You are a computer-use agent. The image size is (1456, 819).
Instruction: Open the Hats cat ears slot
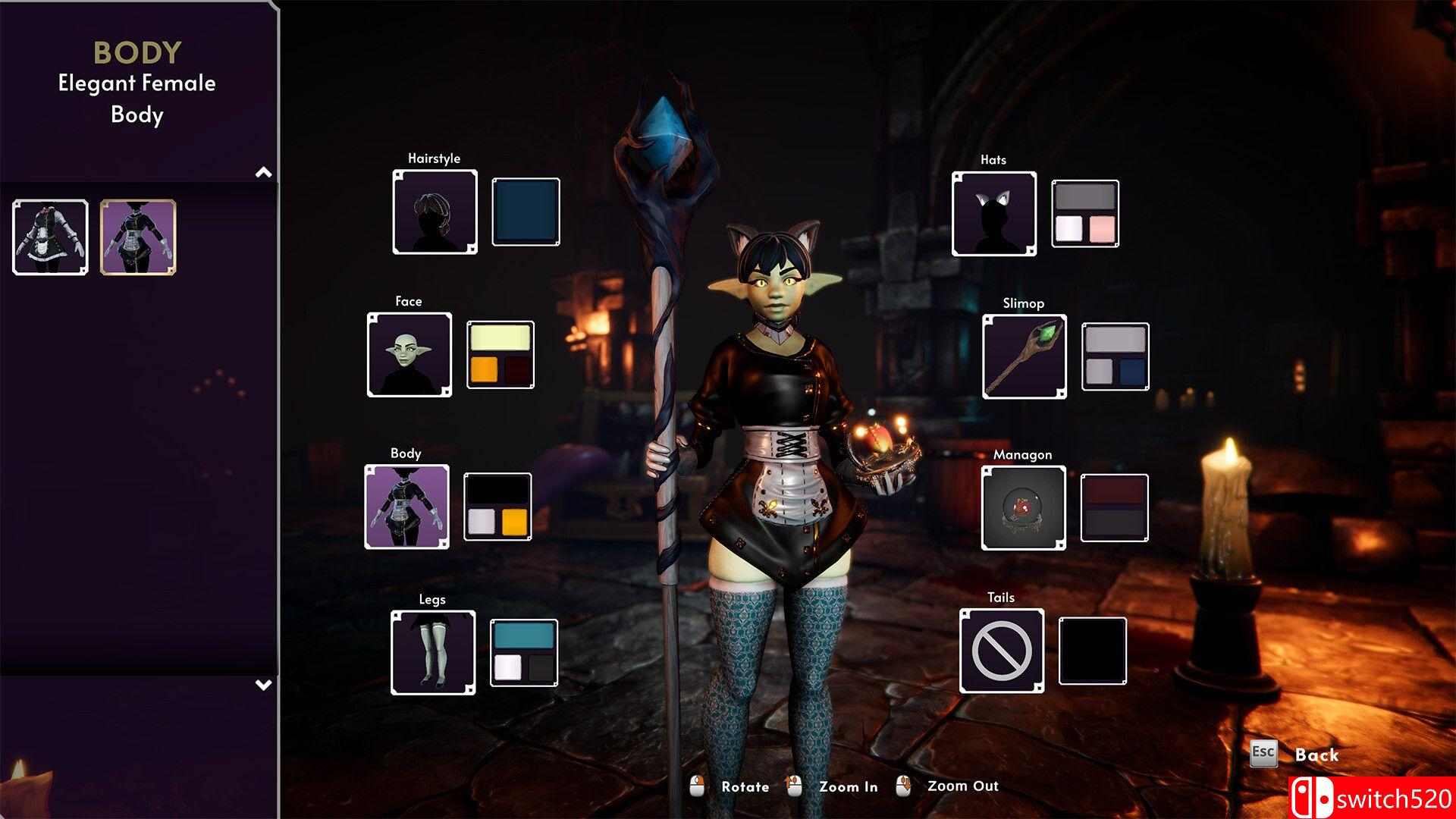pyautogui.click(x=994, y=214)
